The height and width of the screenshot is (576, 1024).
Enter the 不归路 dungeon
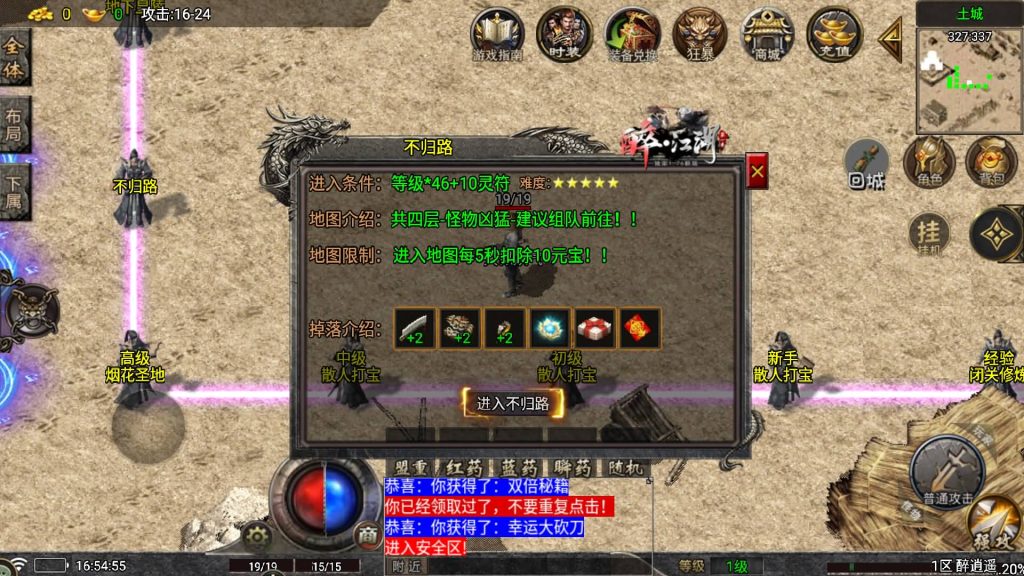pyautogui.click(x=513, y=404)
